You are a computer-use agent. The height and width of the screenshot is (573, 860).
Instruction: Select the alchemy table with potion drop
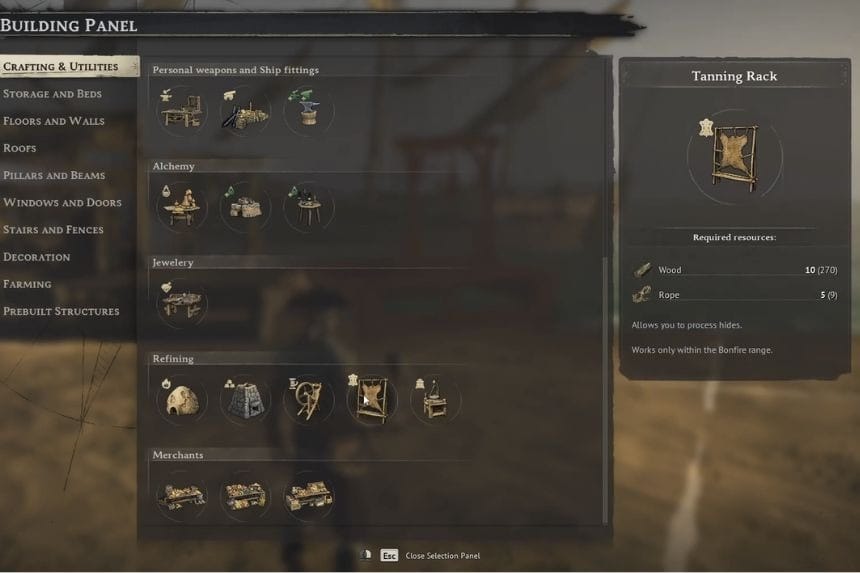tap(182, 207)
